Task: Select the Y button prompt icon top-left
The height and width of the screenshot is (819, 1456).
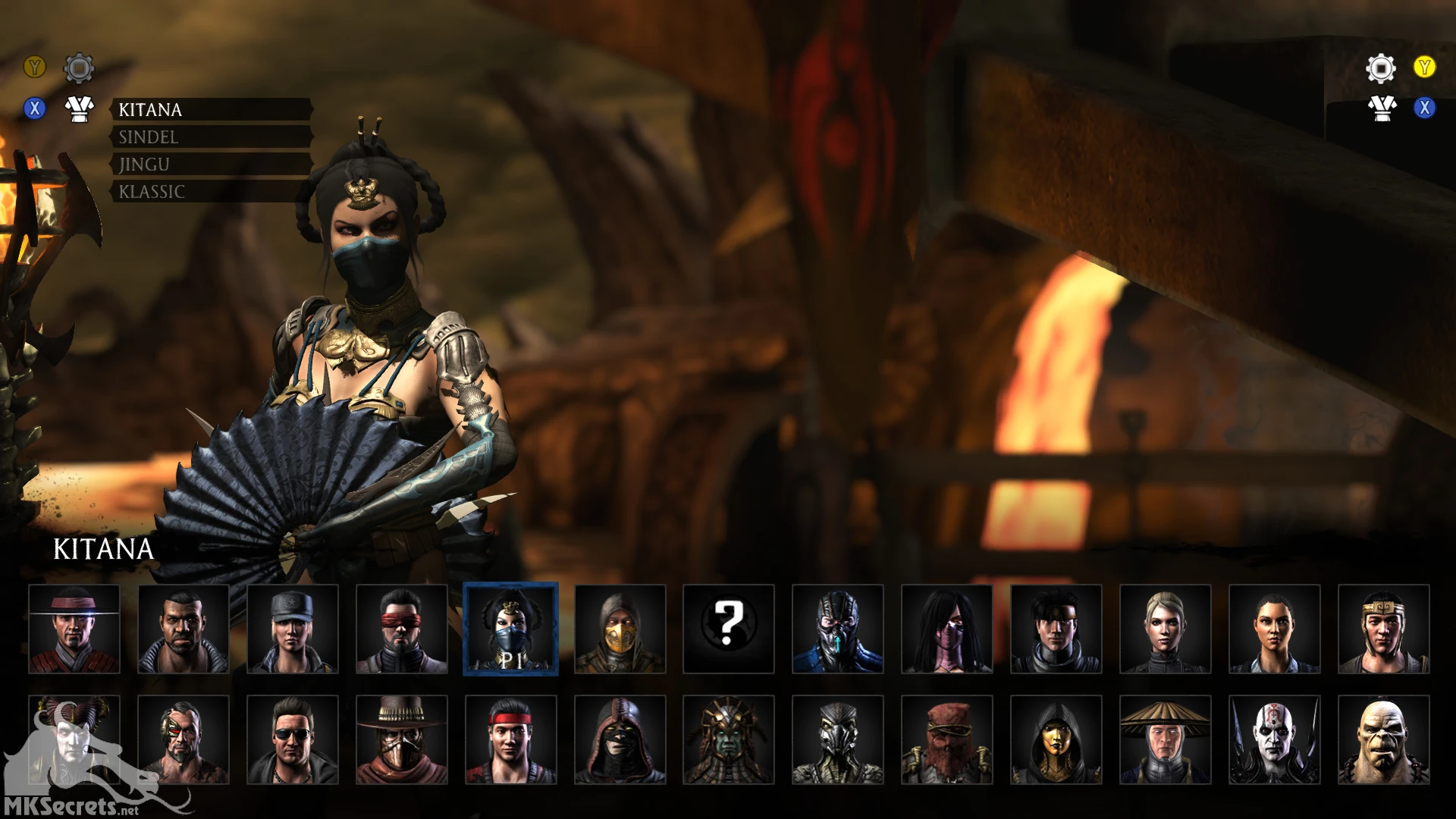Action: tap(34, 67)
